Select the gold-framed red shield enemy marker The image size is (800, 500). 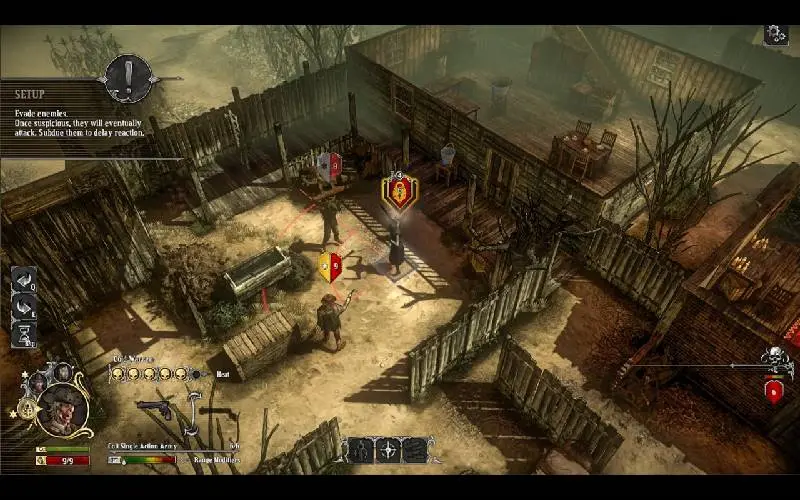[x=400, y=190]
